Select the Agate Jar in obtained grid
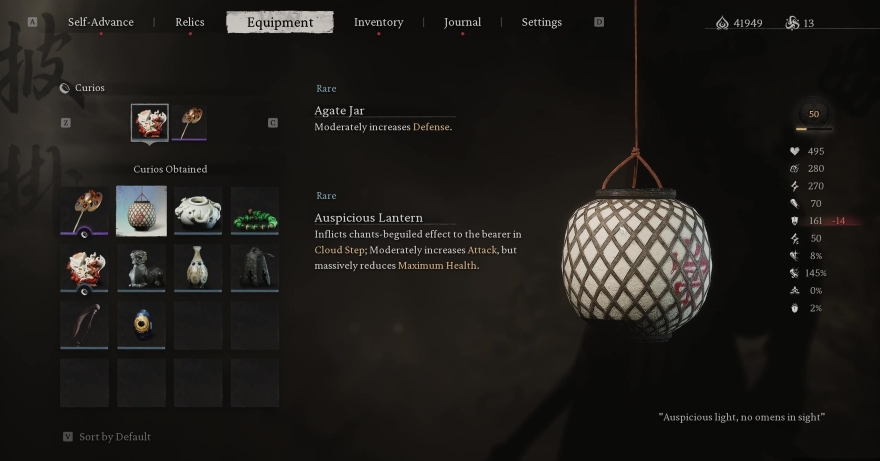Viewport: 880px width, 461px height. 84,267
